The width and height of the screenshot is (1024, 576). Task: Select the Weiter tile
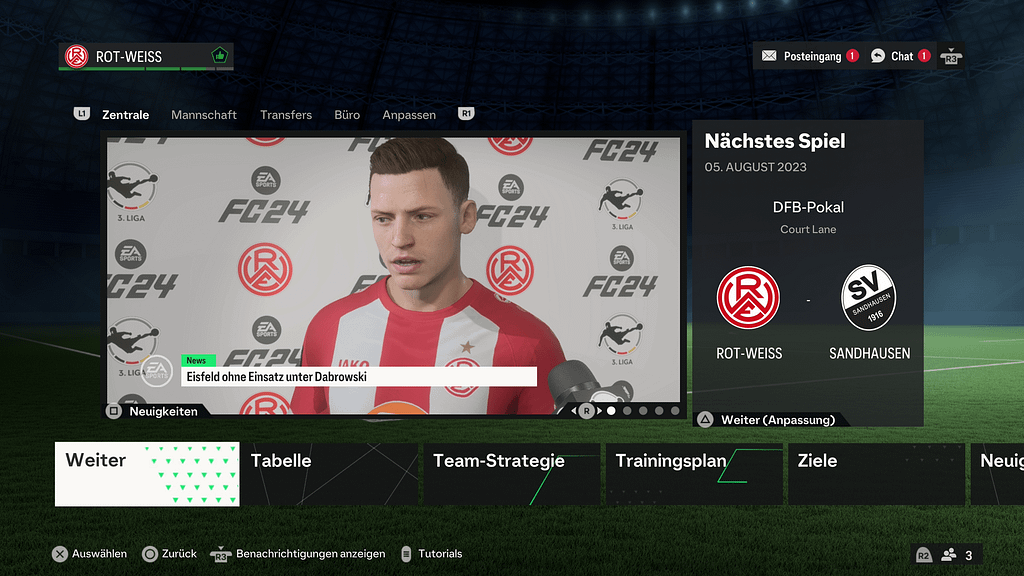click(147, 474)
